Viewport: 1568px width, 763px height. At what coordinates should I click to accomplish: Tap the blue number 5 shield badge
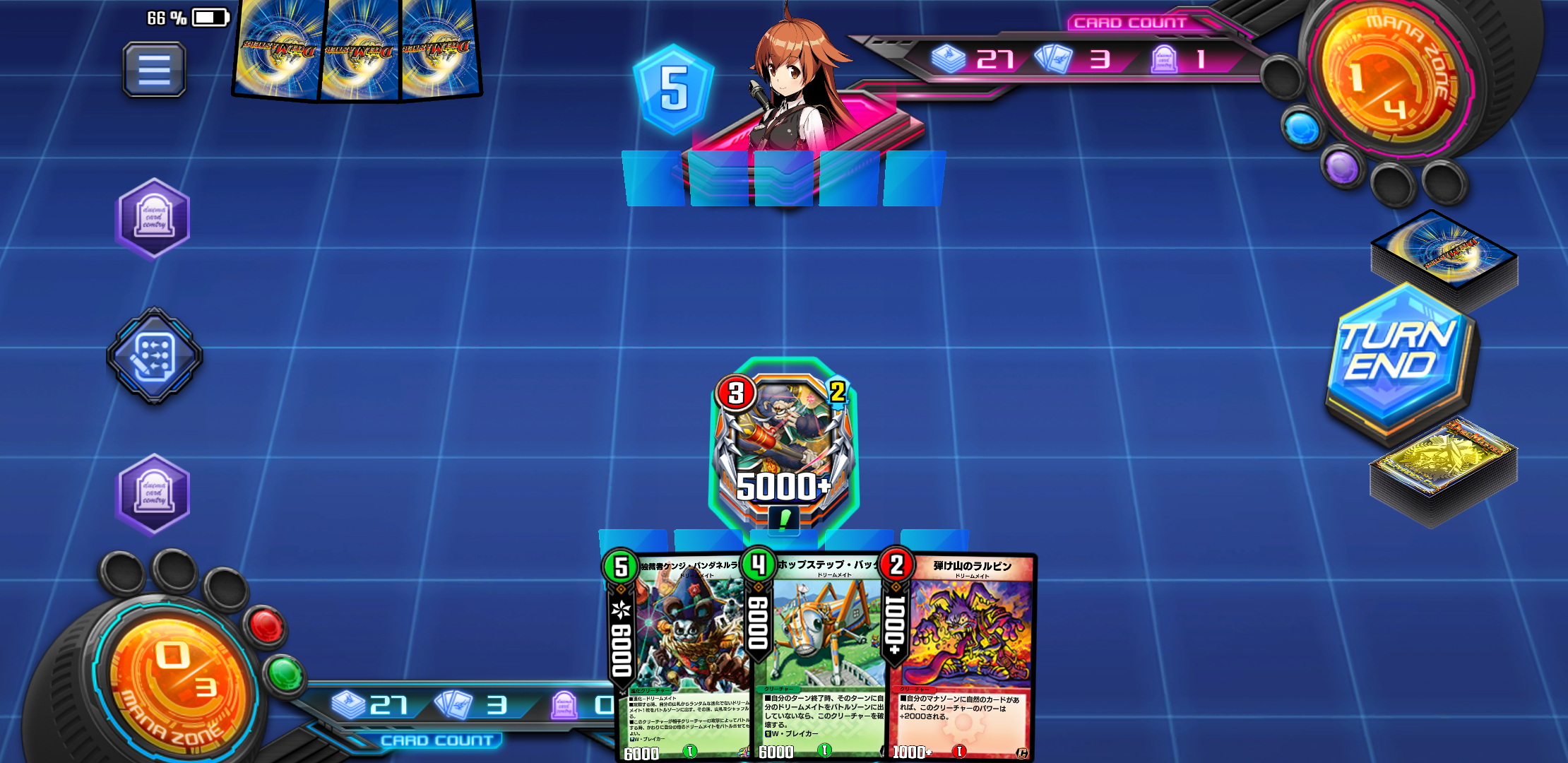(673, 89)
